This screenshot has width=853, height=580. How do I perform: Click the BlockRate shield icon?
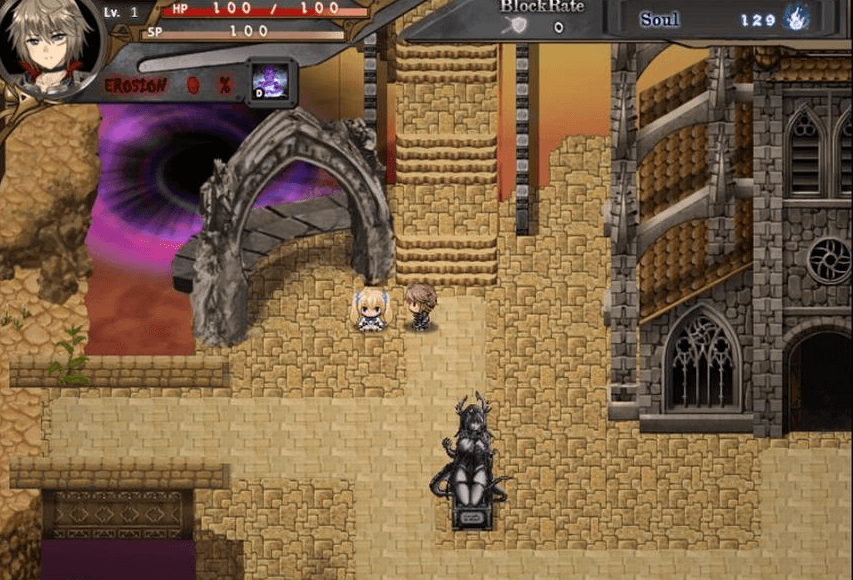[520, 27]
